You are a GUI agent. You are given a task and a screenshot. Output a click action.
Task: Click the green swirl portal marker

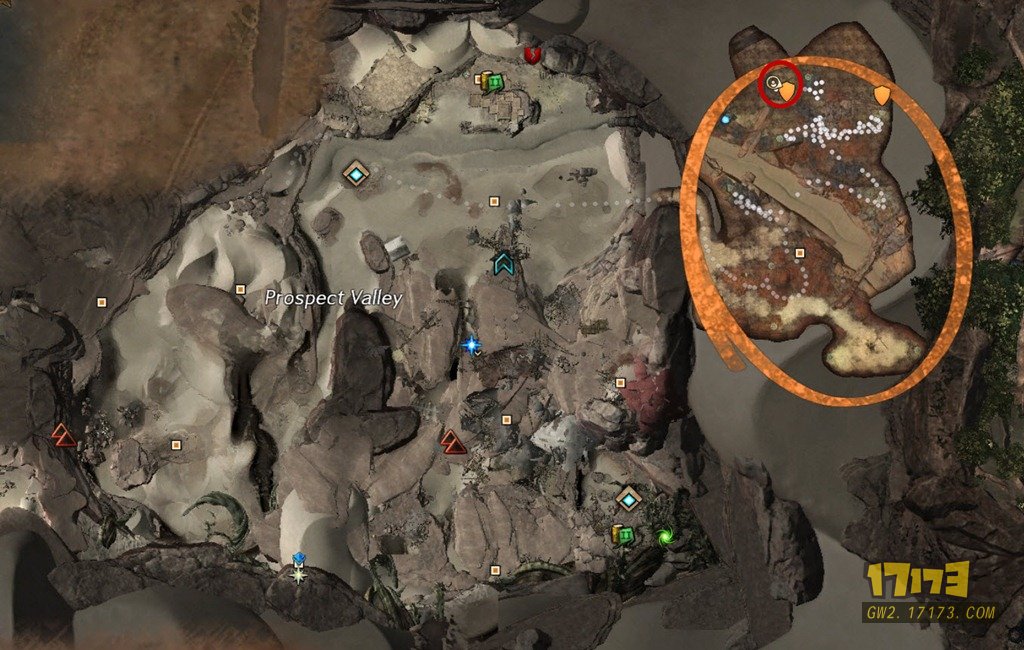click(665, 536)
